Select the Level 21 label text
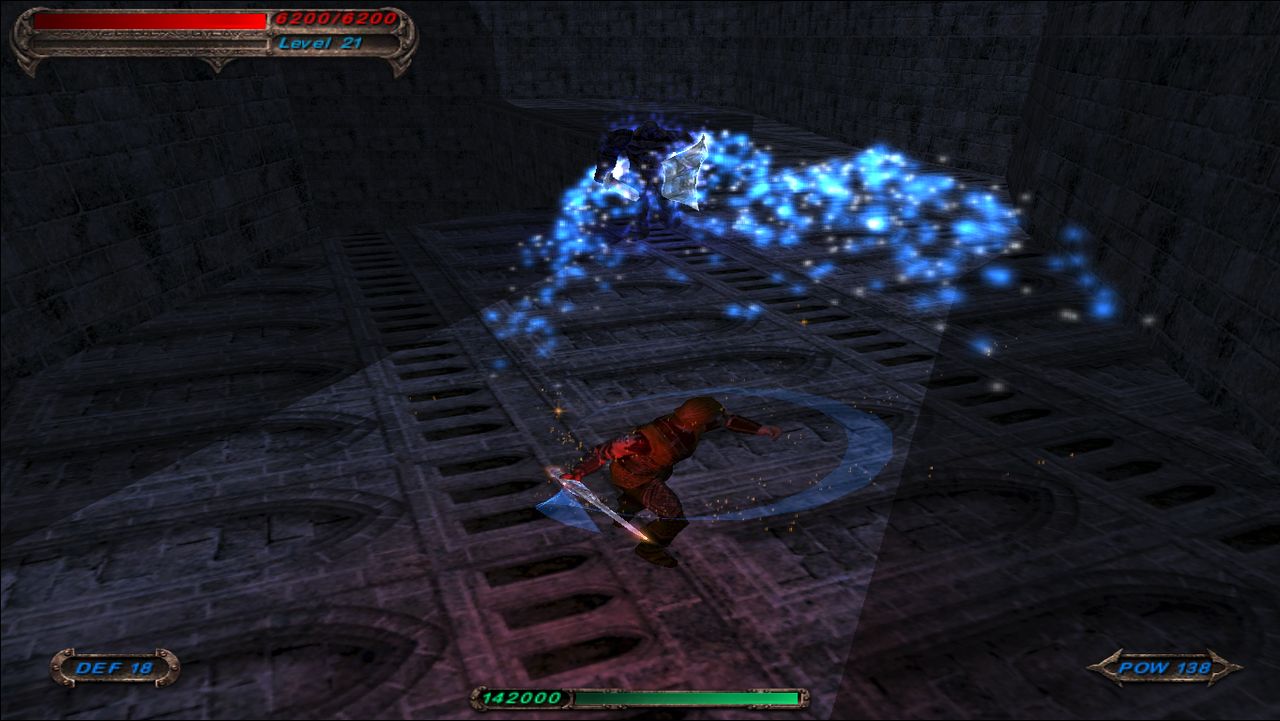The height and width of the screenshot is (721, 1280). pyautogui.click(x=322, y=43)
